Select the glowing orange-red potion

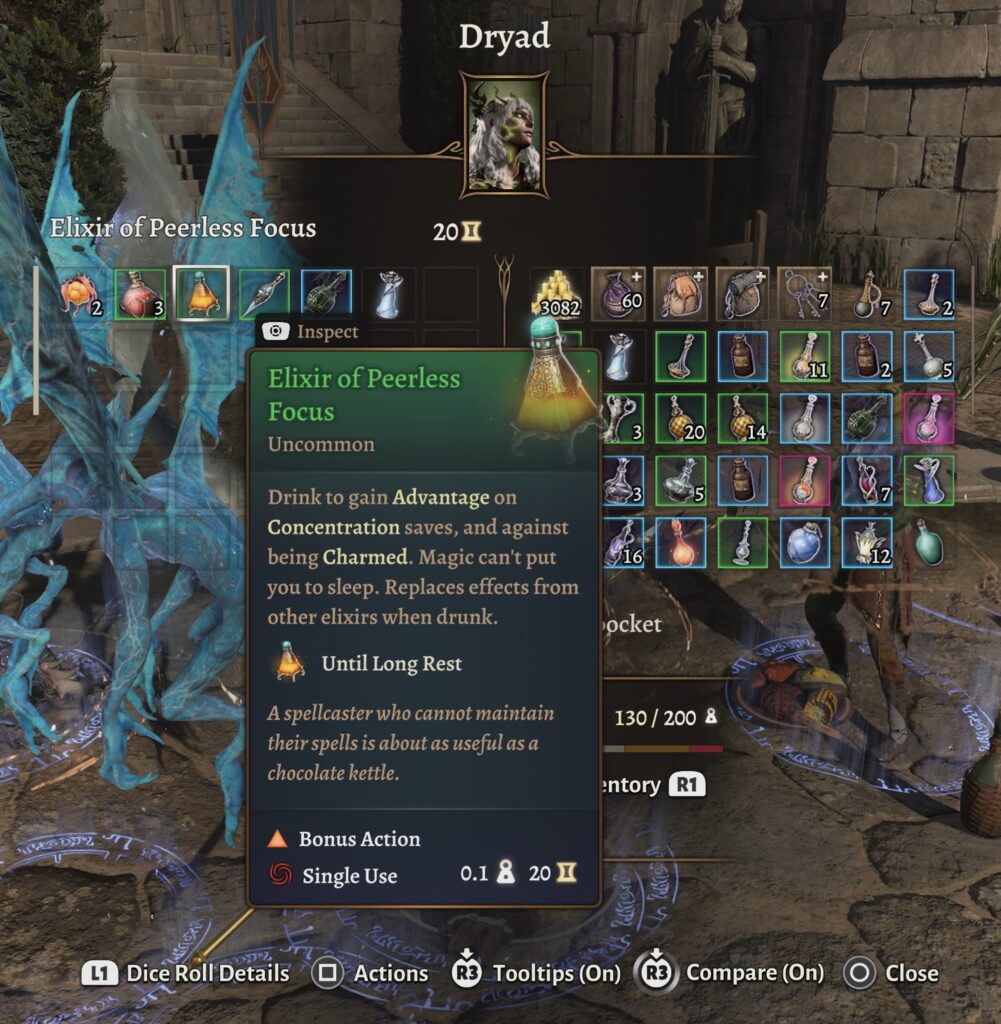point(681,542)
